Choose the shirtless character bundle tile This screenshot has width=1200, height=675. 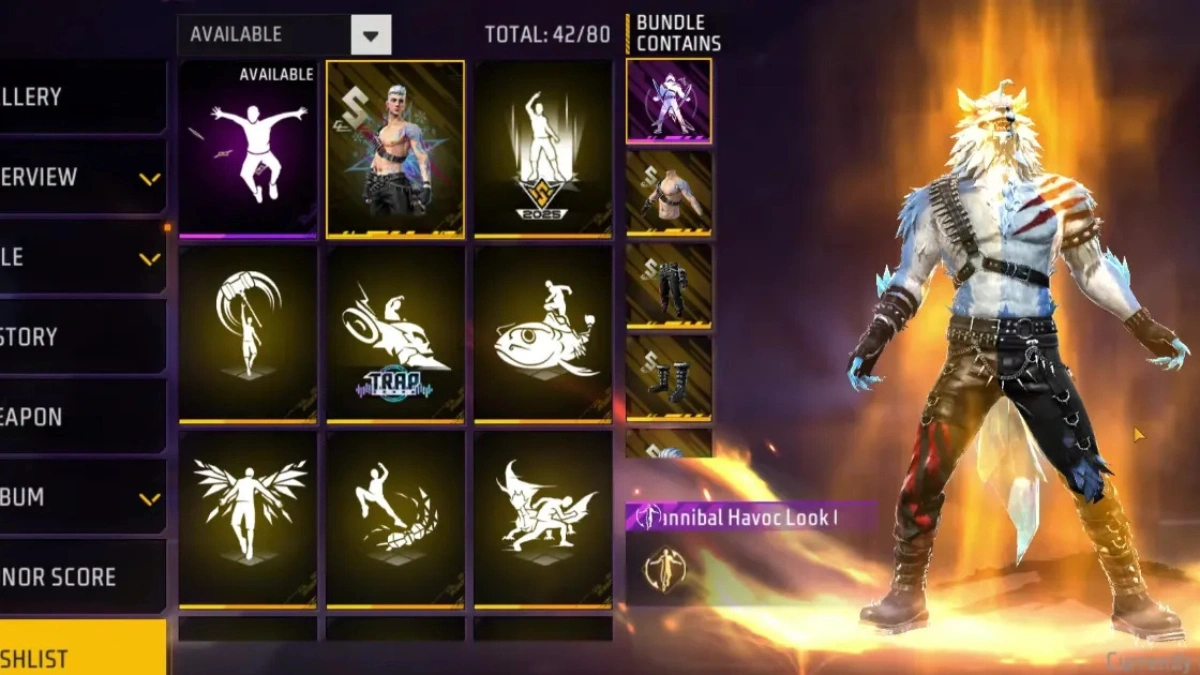point(395,149)
